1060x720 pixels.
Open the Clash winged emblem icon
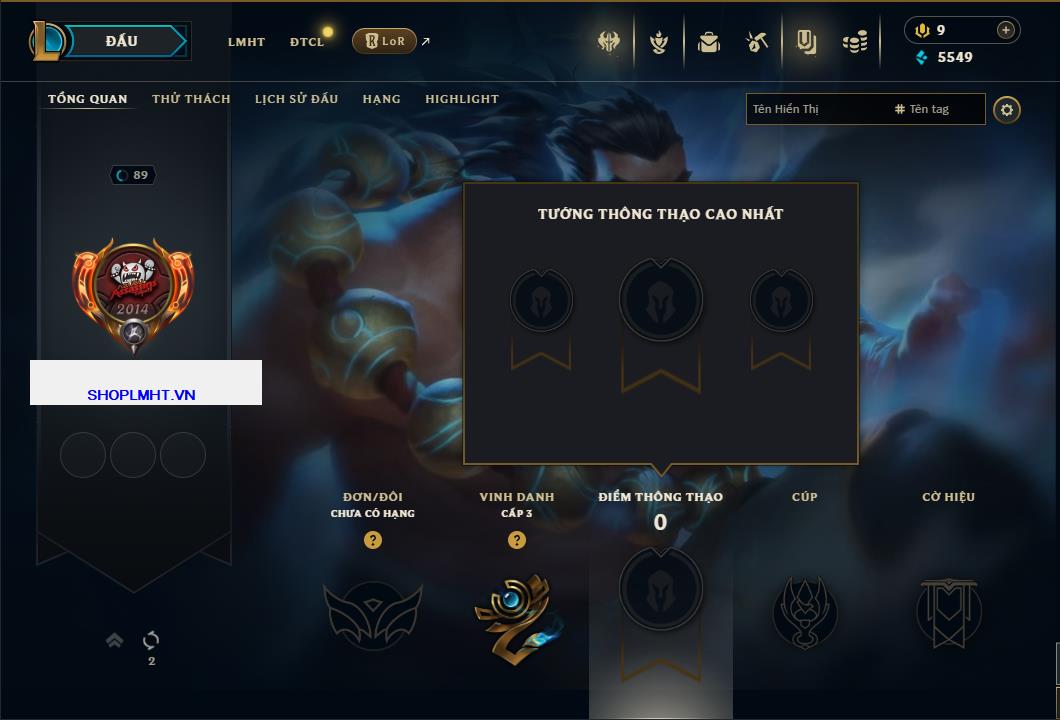609,42
